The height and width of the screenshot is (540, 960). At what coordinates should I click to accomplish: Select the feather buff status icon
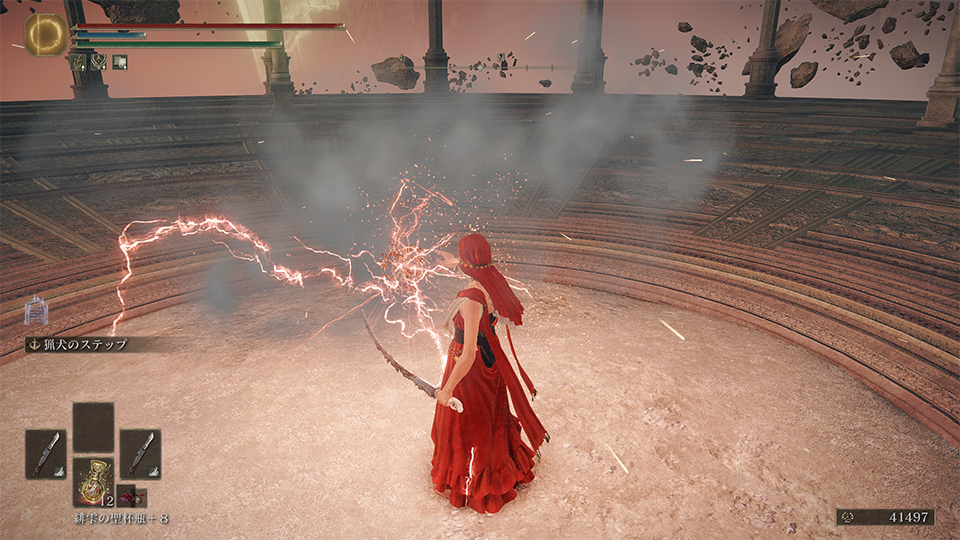coord(78,61)
